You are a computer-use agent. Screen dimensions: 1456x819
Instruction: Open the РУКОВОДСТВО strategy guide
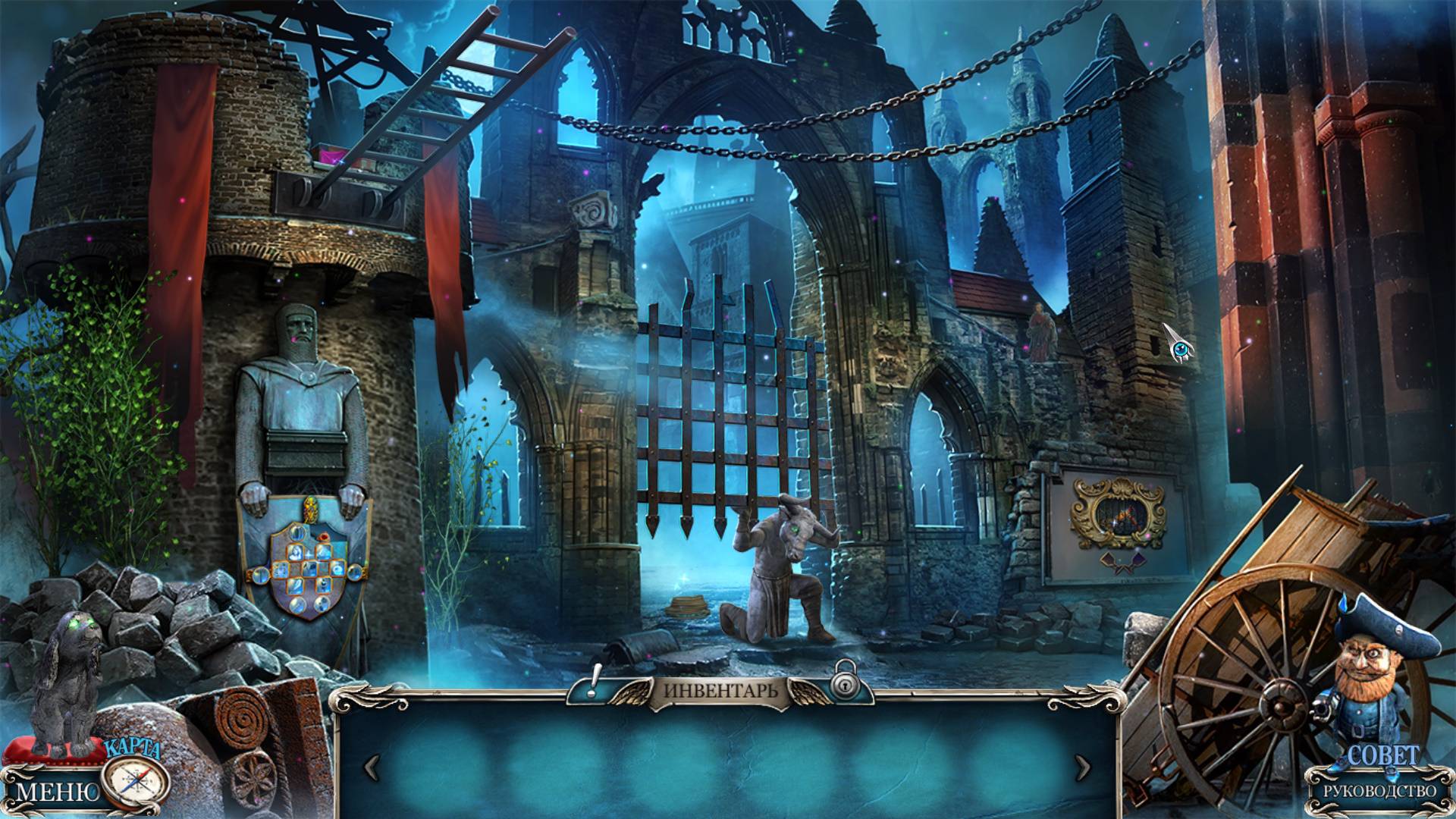1379,791
